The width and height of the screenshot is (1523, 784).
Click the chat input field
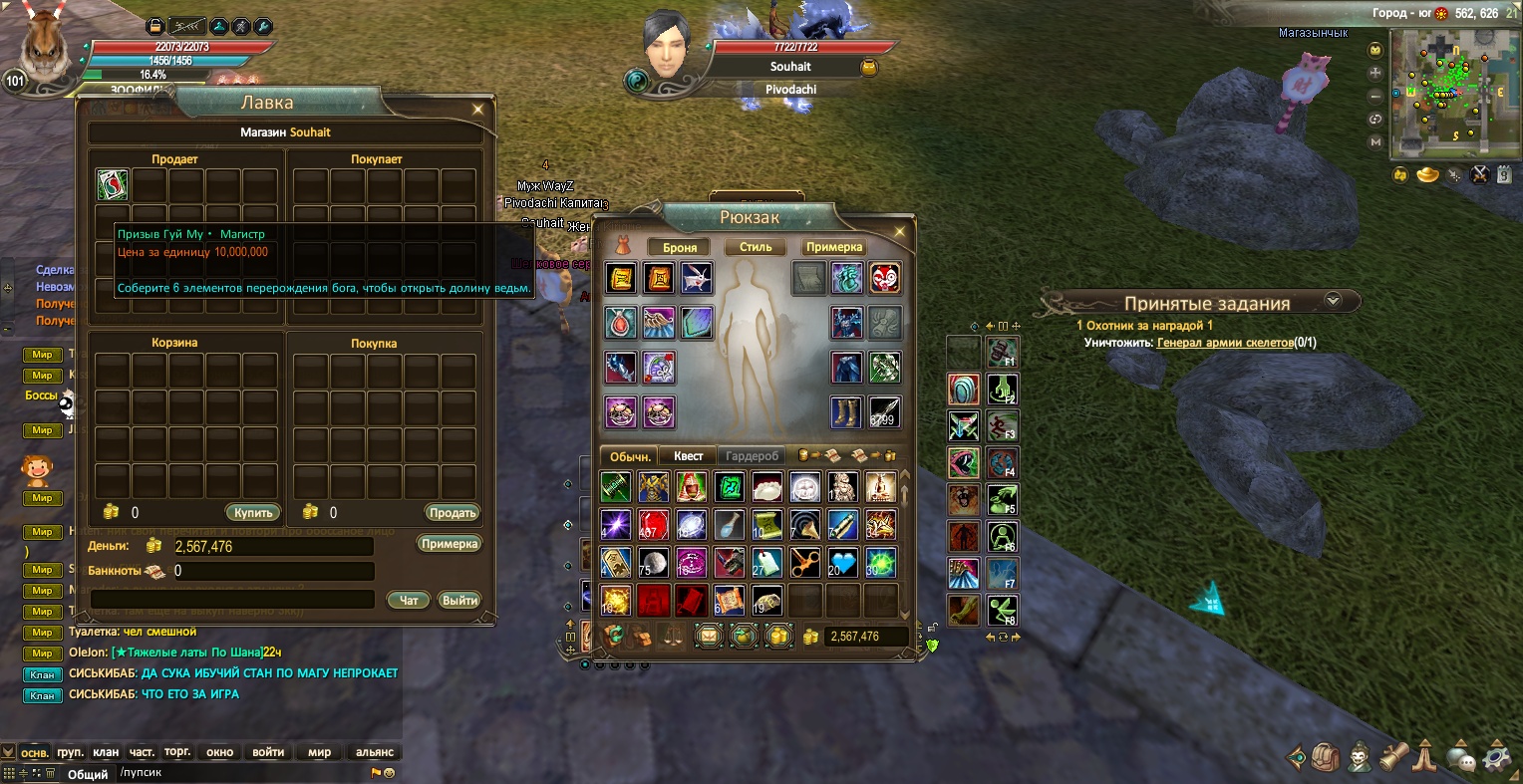pyautogui.click(x=239, y=773)
